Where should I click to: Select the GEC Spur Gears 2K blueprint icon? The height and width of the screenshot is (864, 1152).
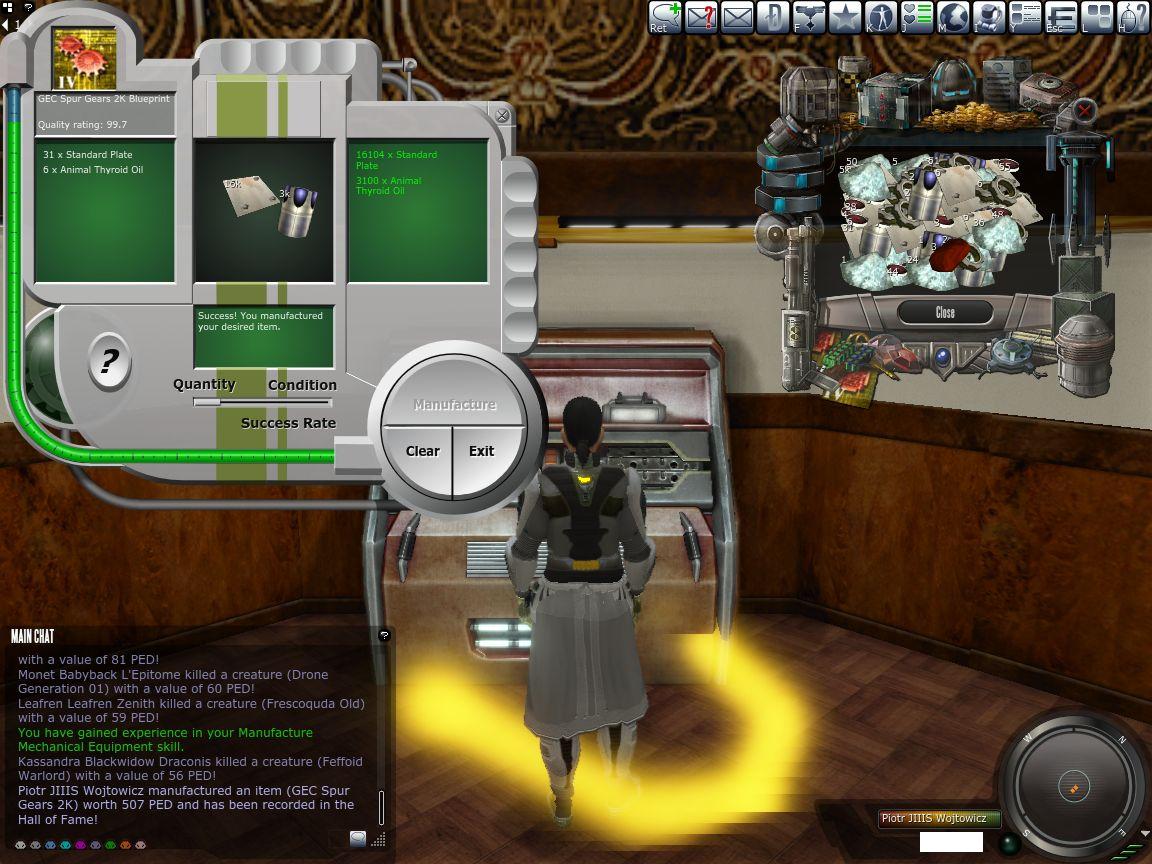(84, 59)
